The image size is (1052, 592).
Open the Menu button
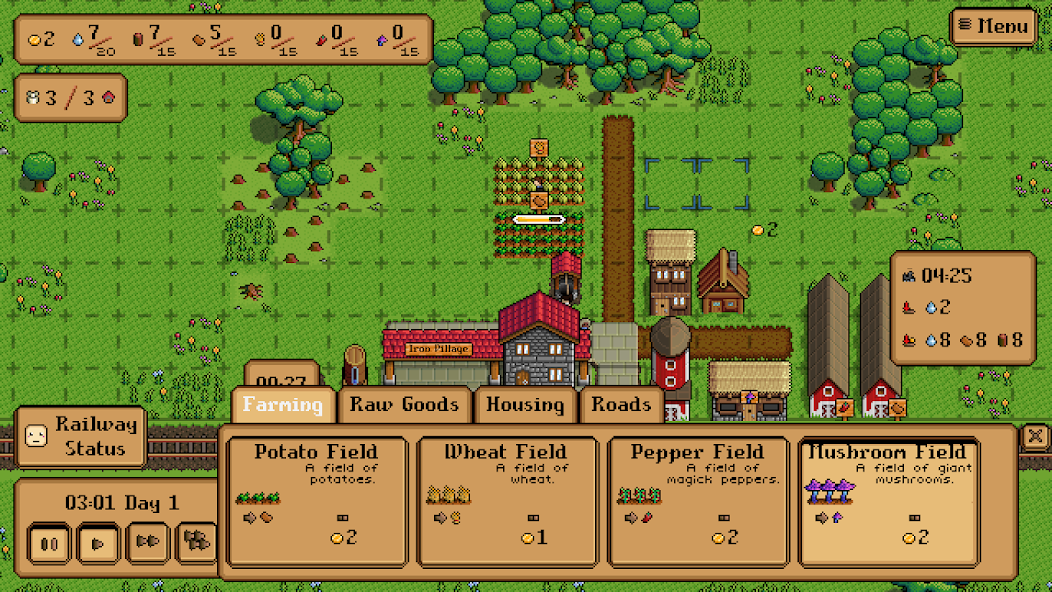993,26
